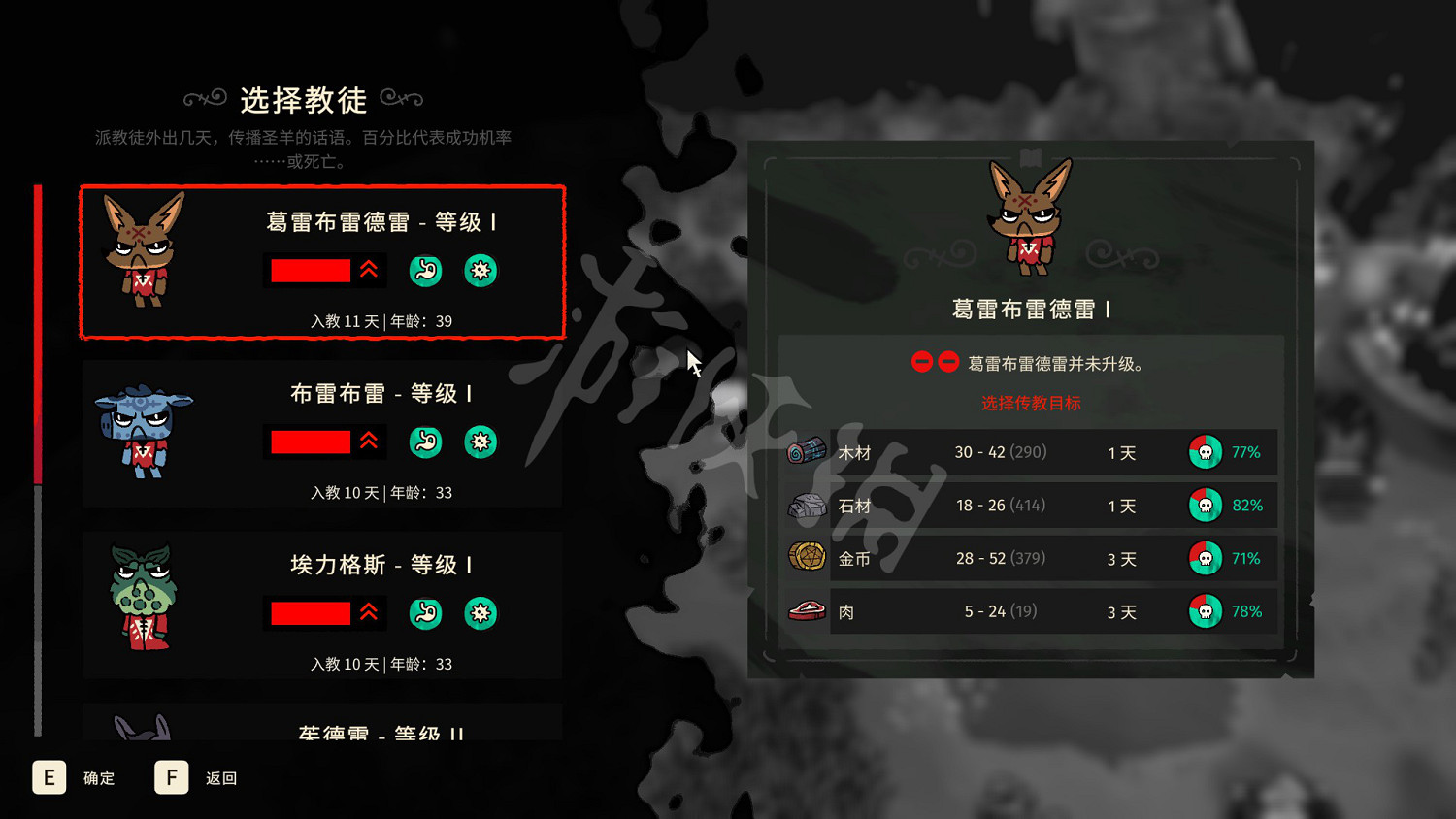The height and width of the screenshot is (819, 1456).
Task: Click the gold coin (金币) icon
Action: click(806, 557)
